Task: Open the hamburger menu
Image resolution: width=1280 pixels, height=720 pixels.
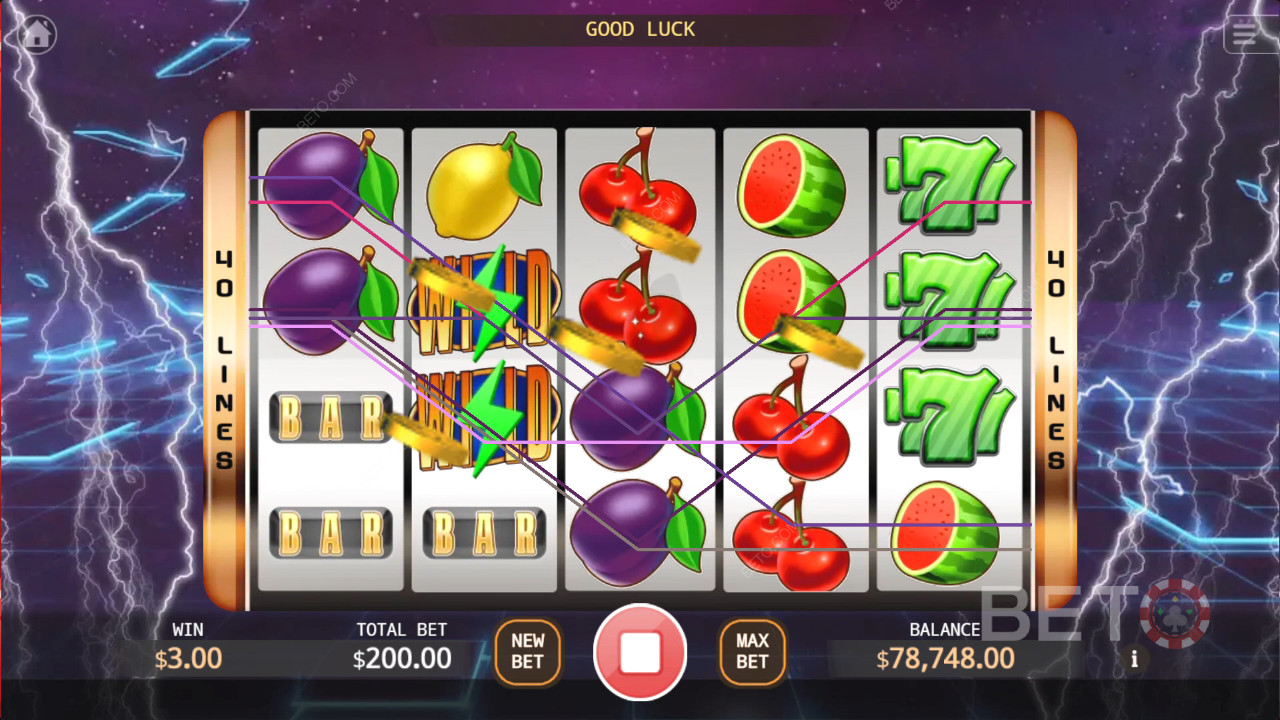Action: click(1245, 34)
